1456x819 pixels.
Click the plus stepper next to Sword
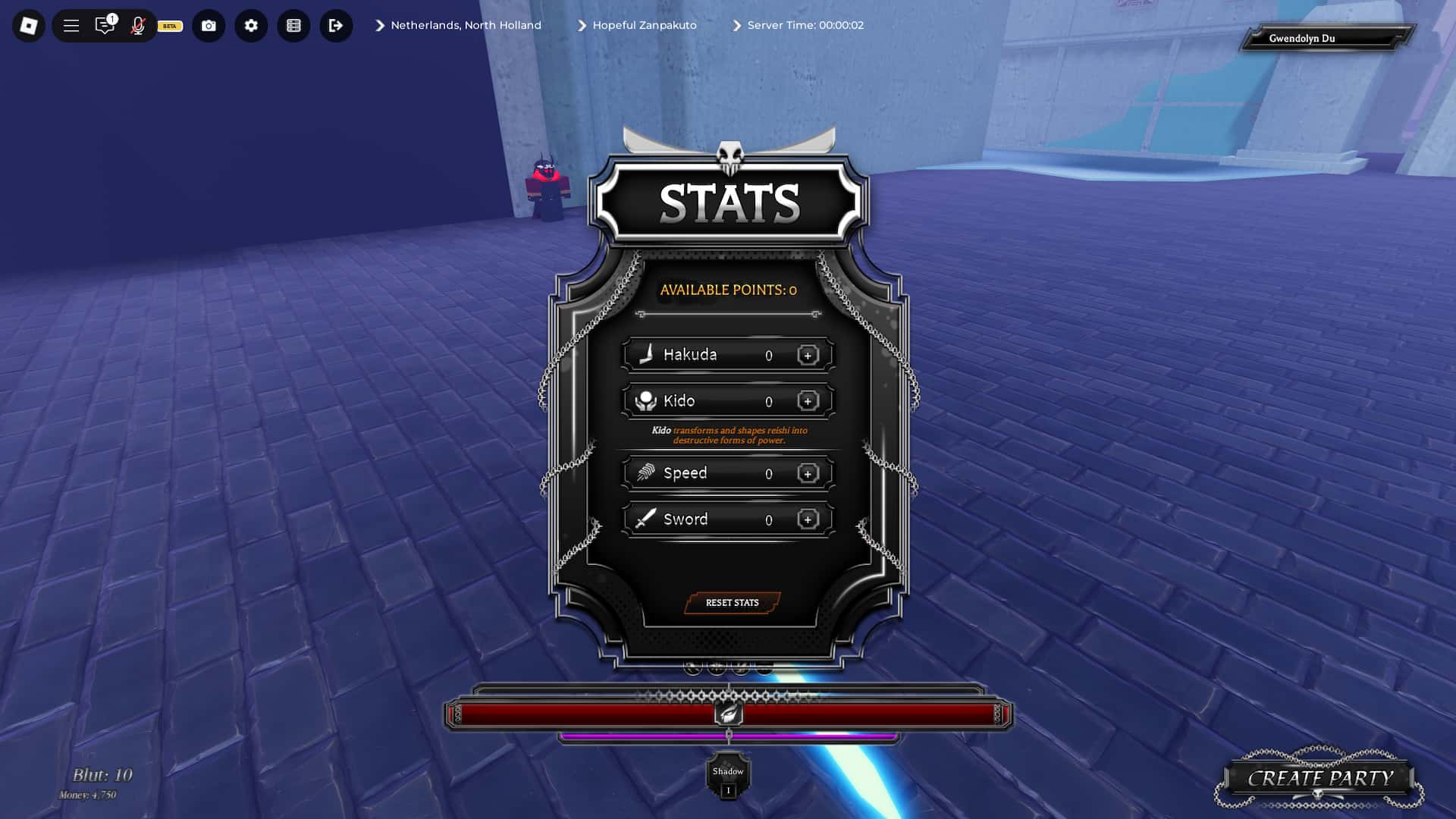coord(807,519)
